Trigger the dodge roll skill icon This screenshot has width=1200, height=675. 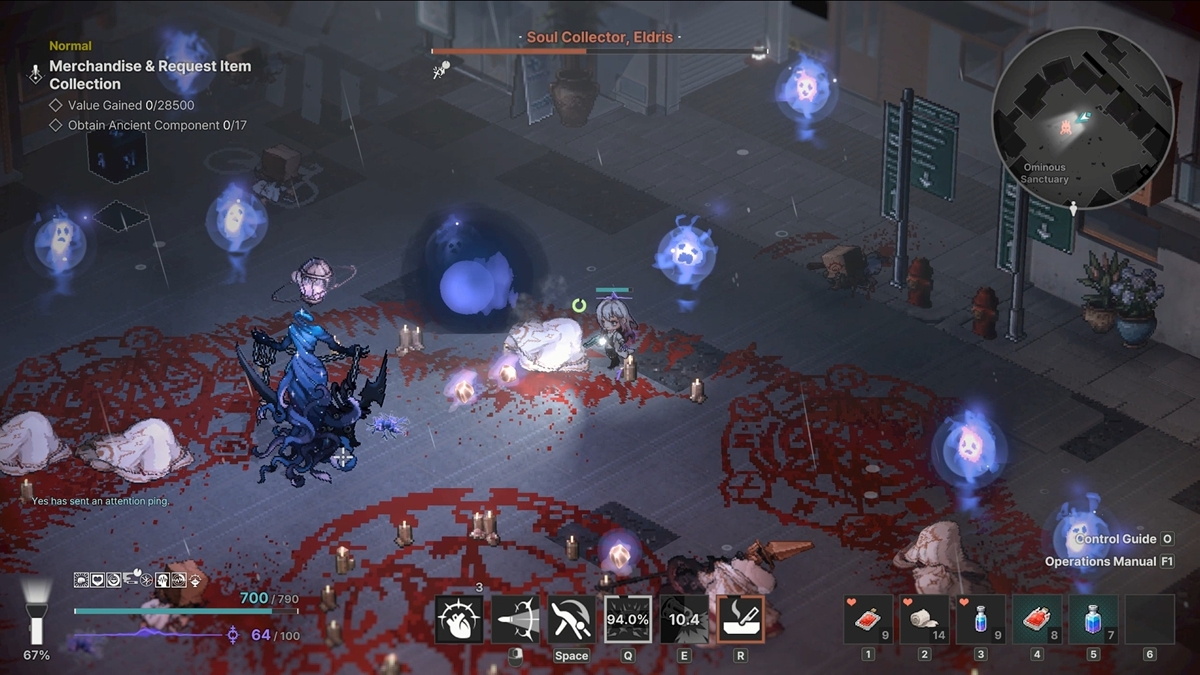[572, 620]
